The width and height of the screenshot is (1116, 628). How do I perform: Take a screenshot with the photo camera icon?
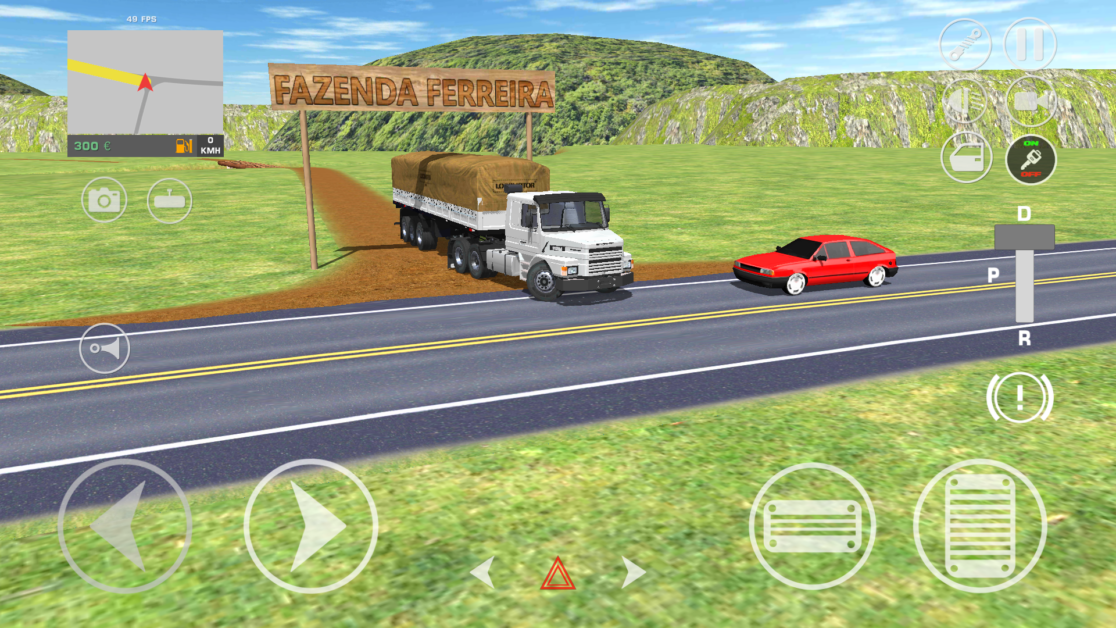104,200
